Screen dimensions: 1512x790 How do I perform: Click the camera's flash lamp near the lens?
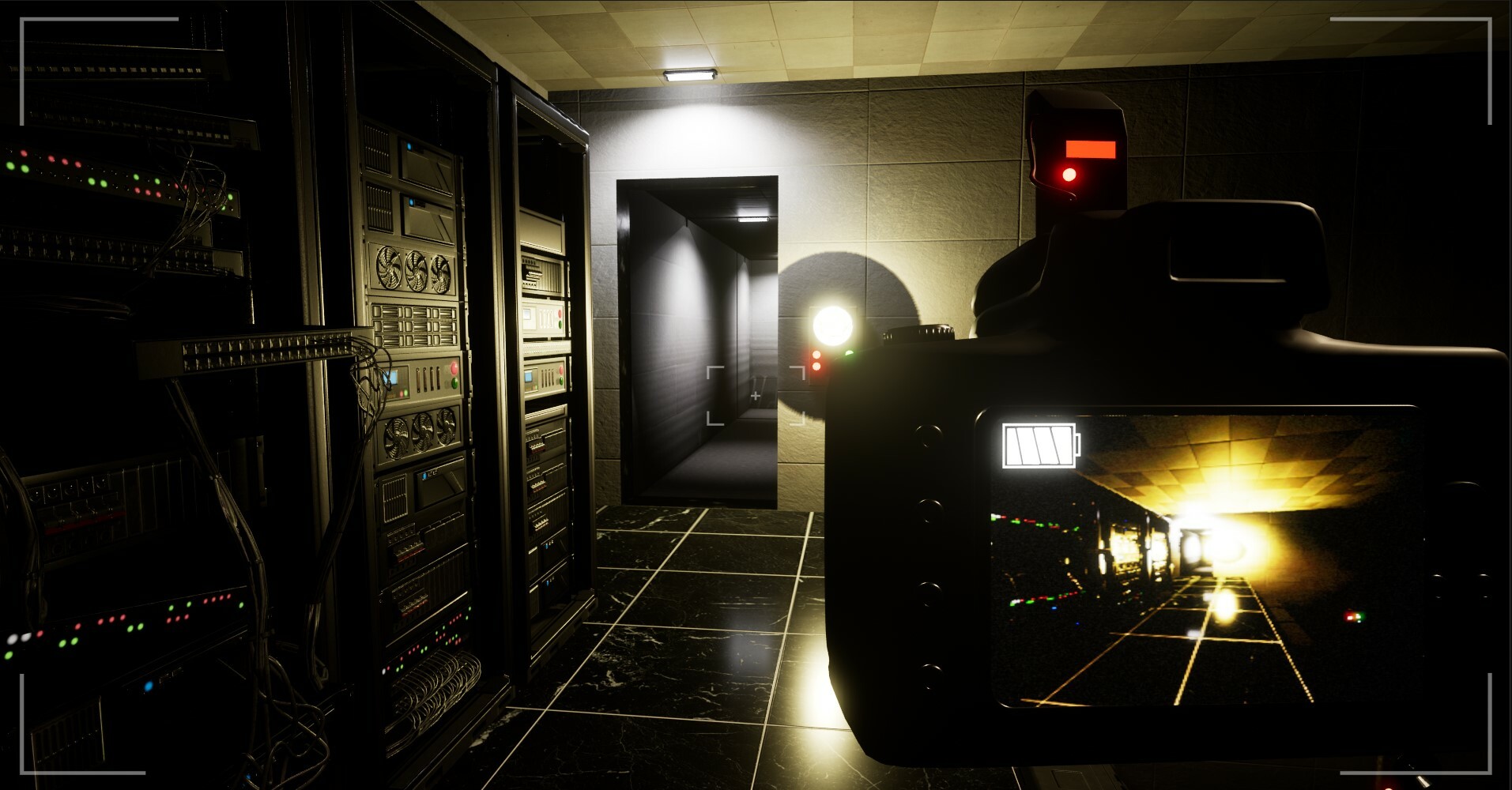click(x=831, y=324)
